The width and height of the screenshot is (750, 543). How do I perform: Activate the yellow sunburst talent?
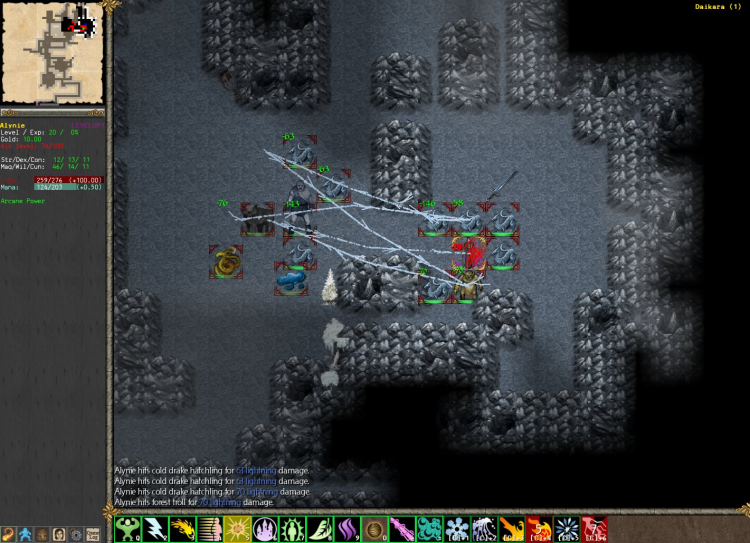pos(236,528)
